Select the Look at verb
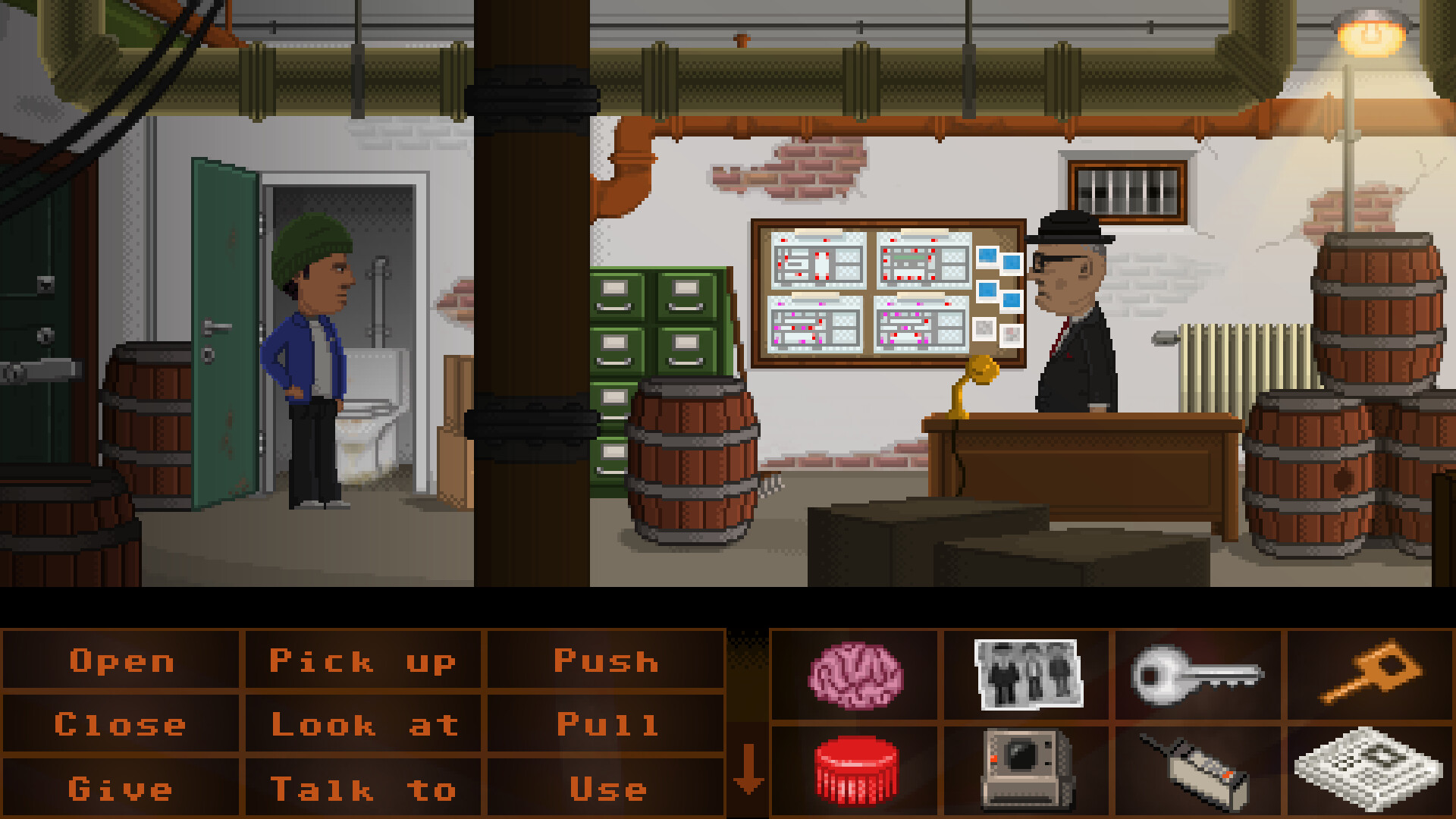The image size is (1456, 819). (x=364, y=724)
